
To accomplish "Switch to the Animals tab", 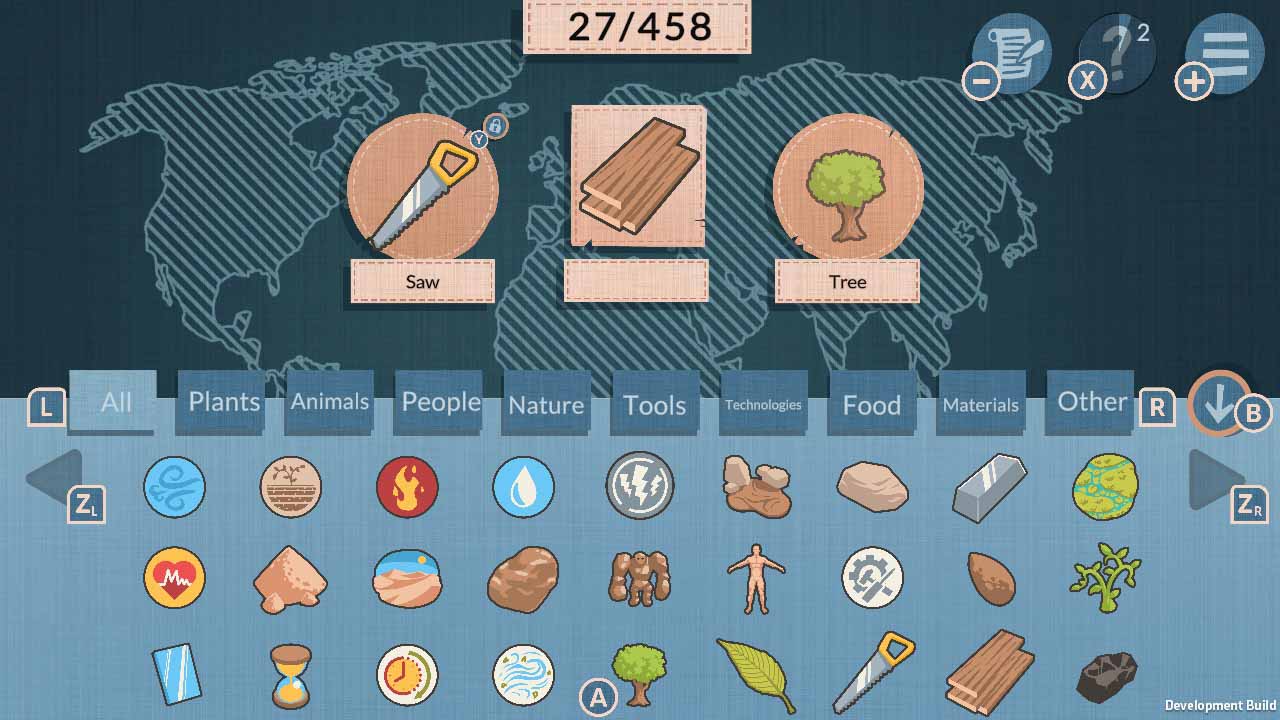I will click(x=329, y=403).
